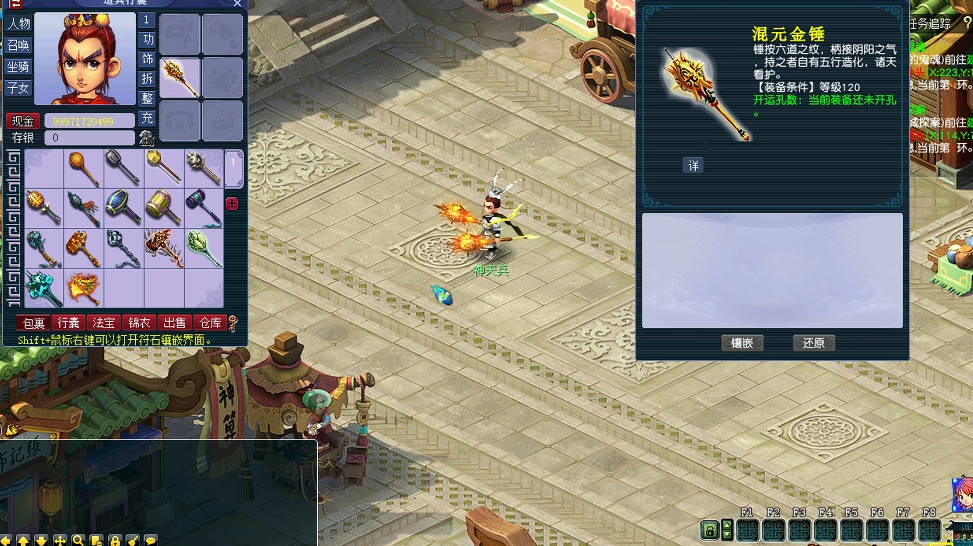Show the 人物 character view
This screenshot has width=973, height=546.
(x=19, y=23)
